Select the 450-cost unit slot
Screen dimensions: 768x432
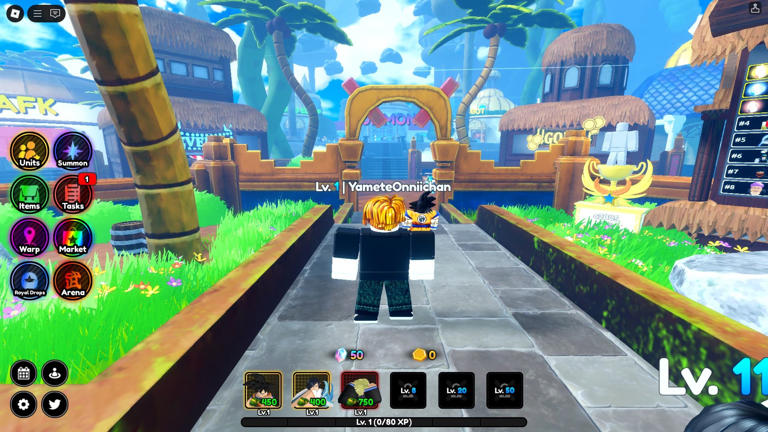(x=263, y=391)
